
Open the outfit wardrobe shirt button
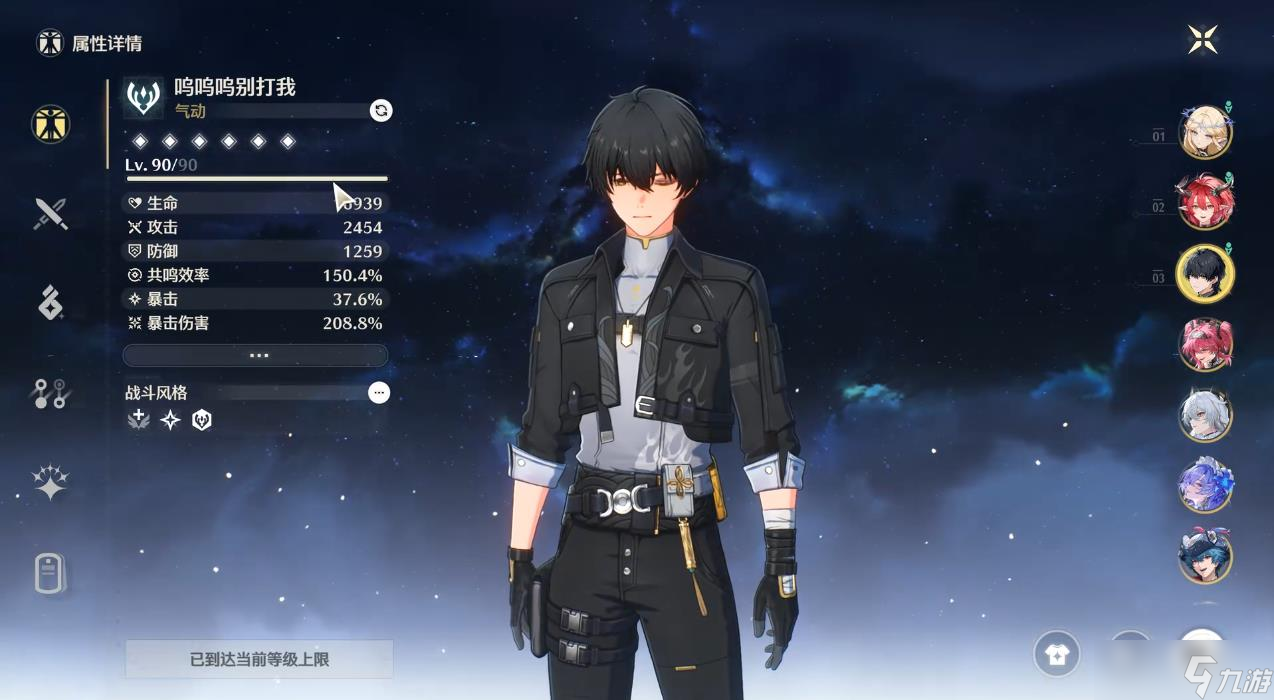(1057, 654)
